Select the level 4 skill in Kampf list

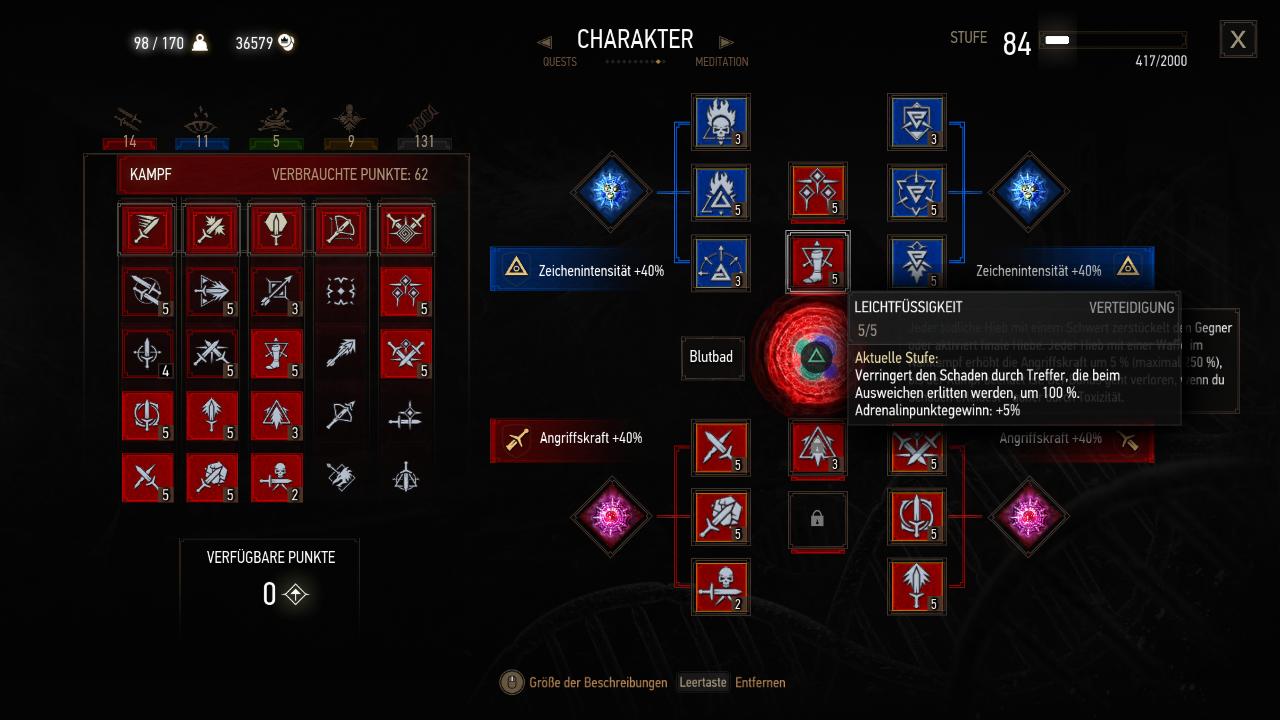click(x=147, y=353)
